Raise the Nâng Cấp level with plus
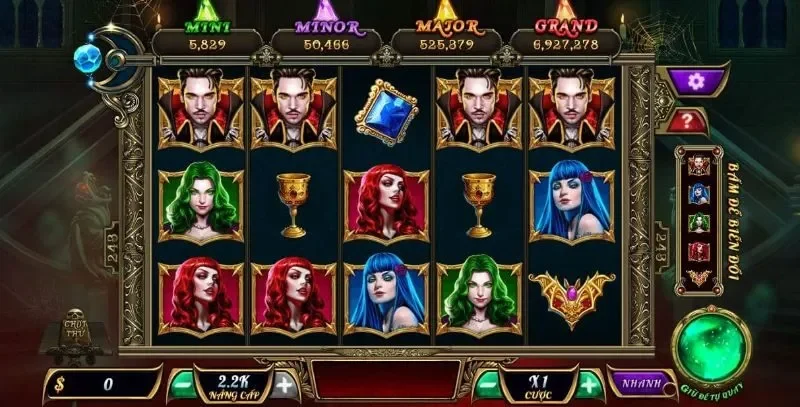 [x=284, y=383]
